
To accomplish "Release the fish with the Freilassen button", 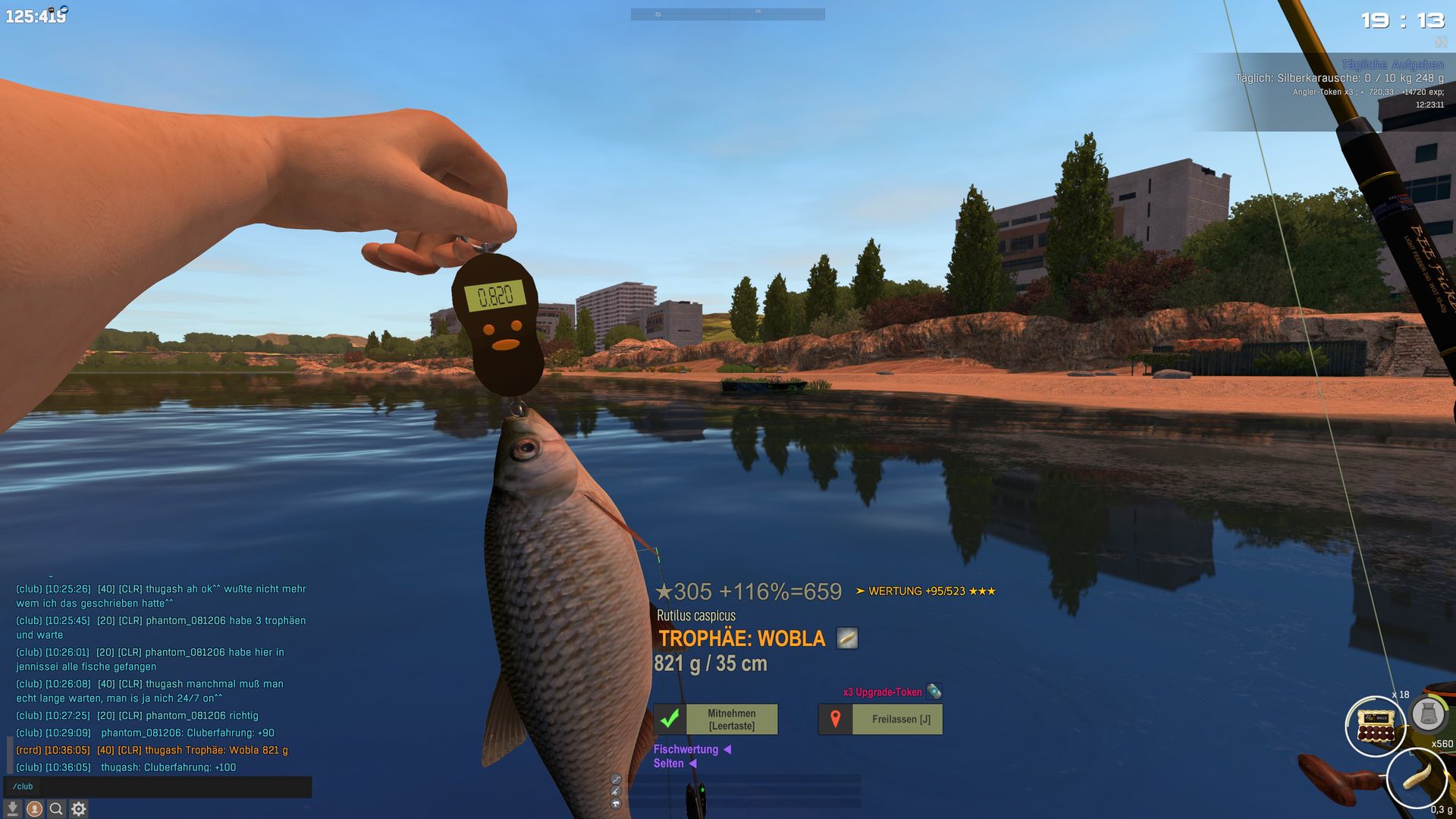I will [x=880, y=719].
